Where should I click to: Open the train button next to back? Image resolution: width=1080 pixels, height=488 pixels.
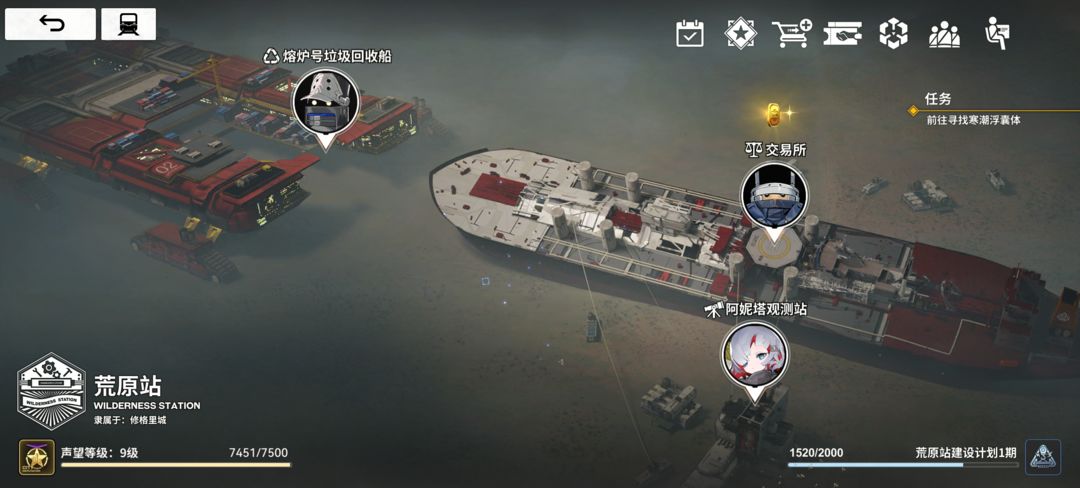pyautogui.click(x=128, y=24)
